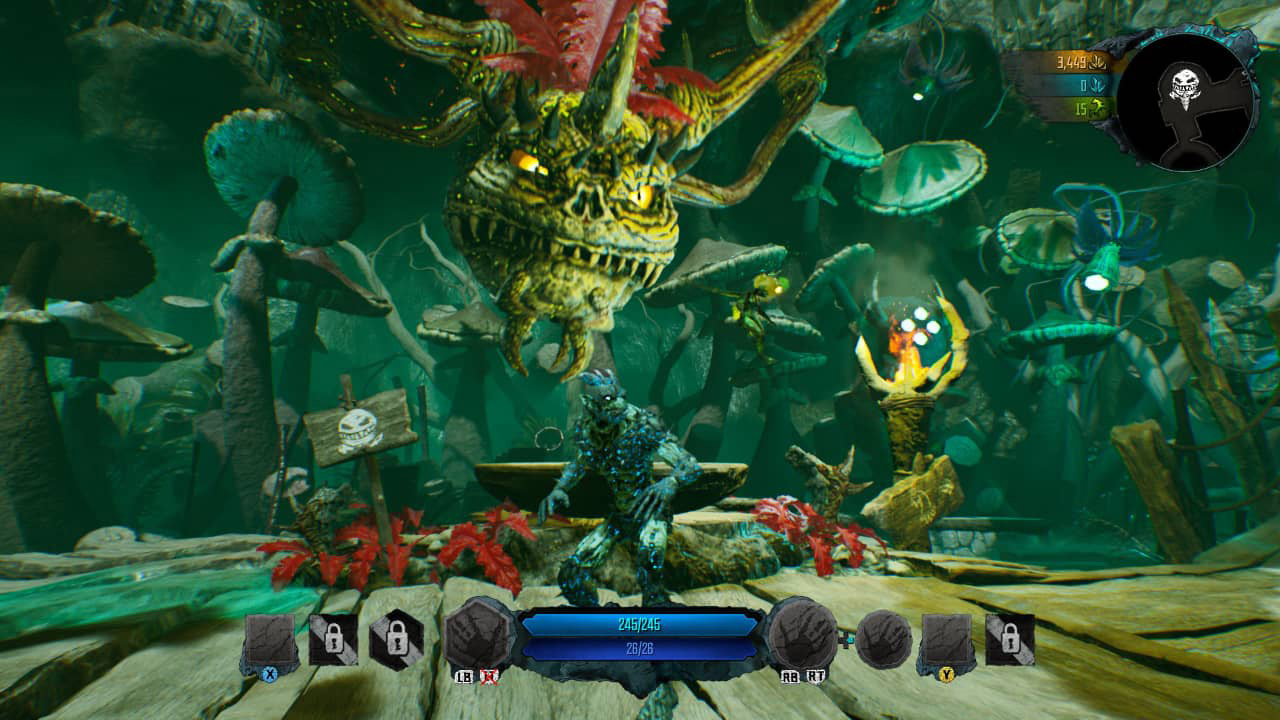Select the stone slab slot marked Y
Screen dimensions: 1280x720
click(946, 643)
